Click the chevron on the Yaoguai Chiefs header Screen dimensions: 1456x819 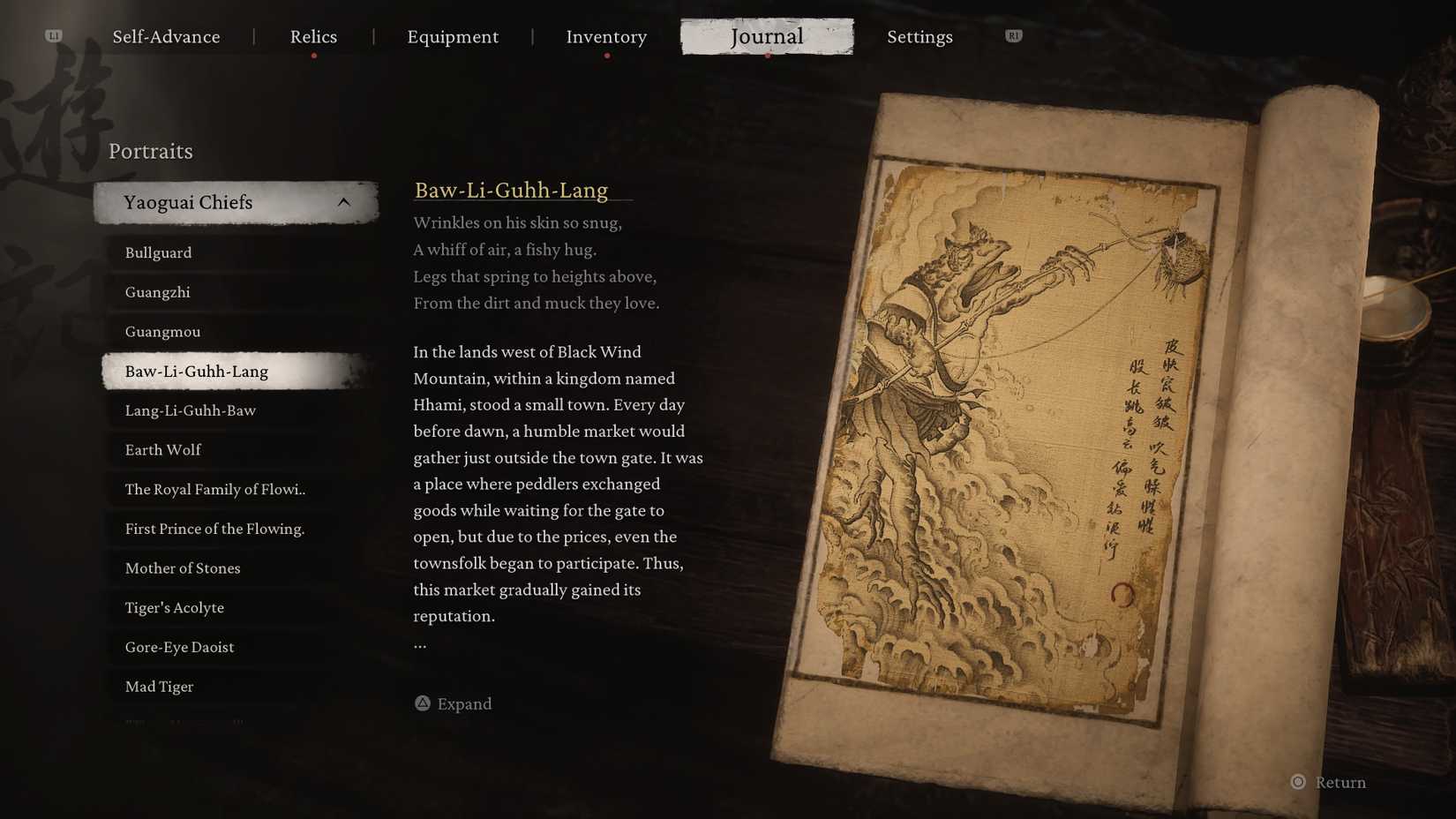[x=344, y=201]
